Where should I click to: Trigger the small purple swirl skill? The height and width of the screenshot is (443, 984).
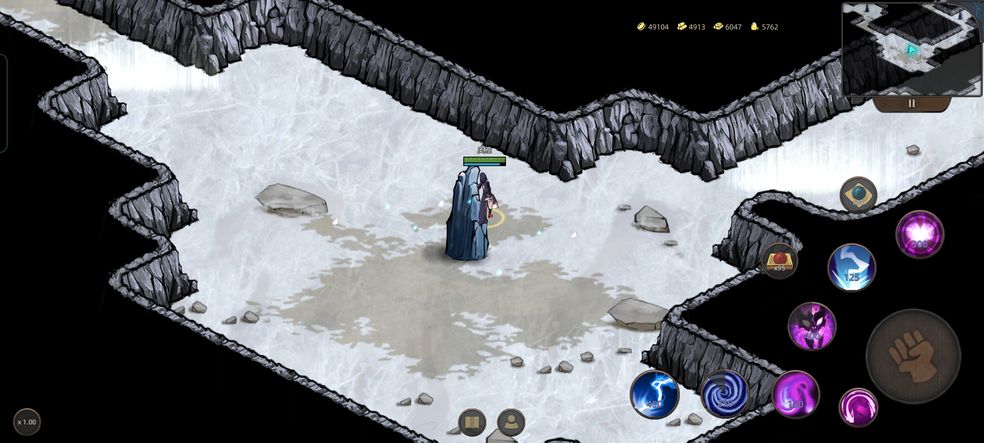(x=858, y=407)
